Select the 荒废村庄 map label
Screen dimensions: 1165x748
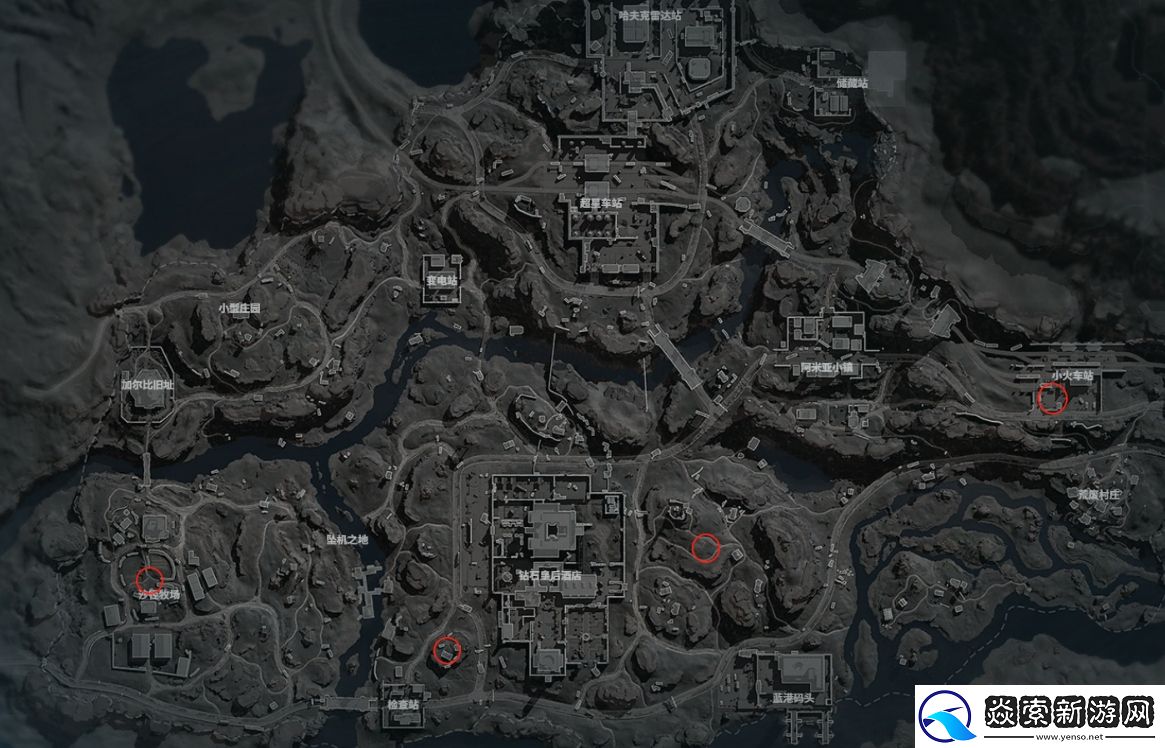point(1099,494)
